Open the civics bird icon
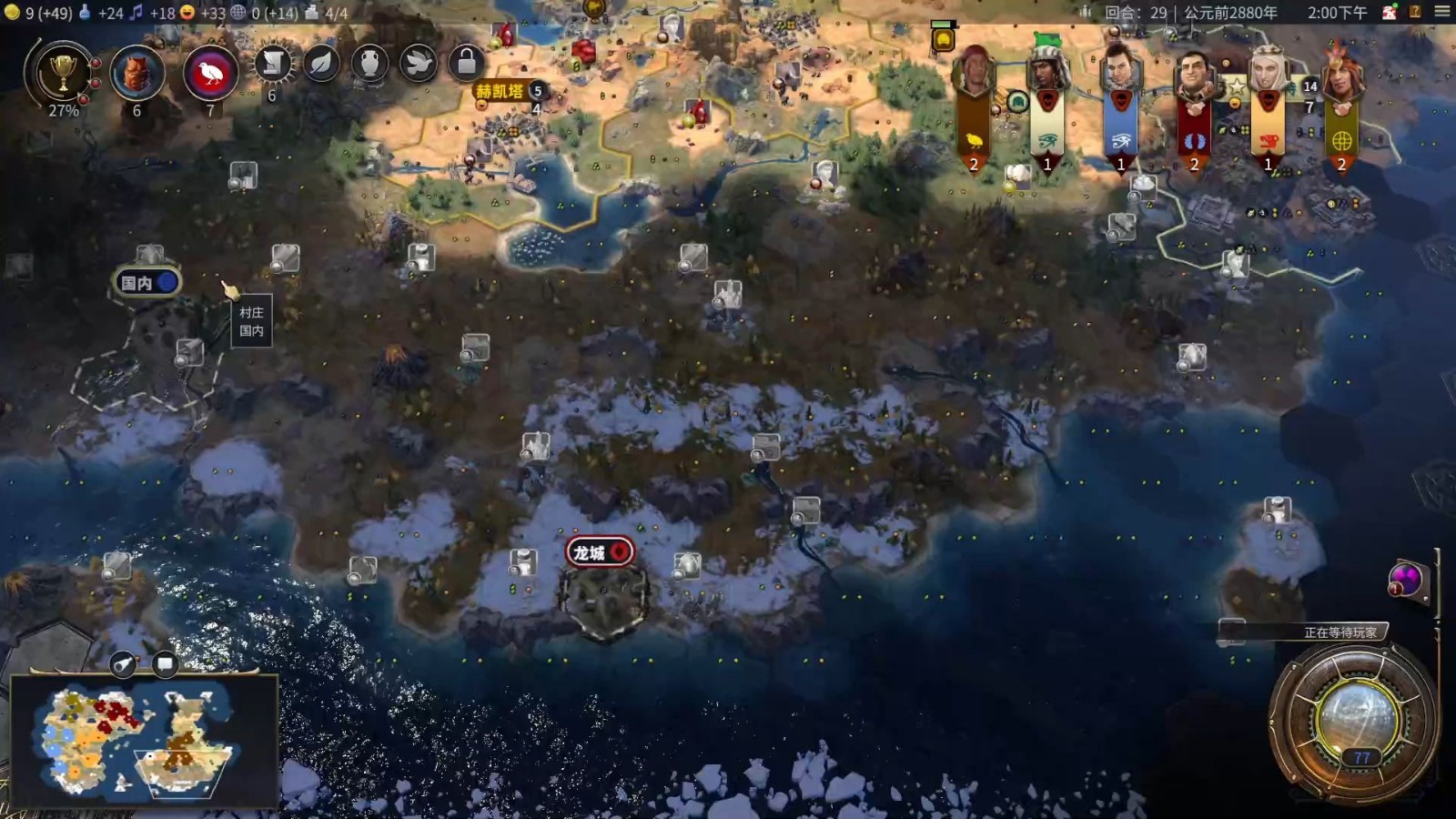 tap(210, 73)
